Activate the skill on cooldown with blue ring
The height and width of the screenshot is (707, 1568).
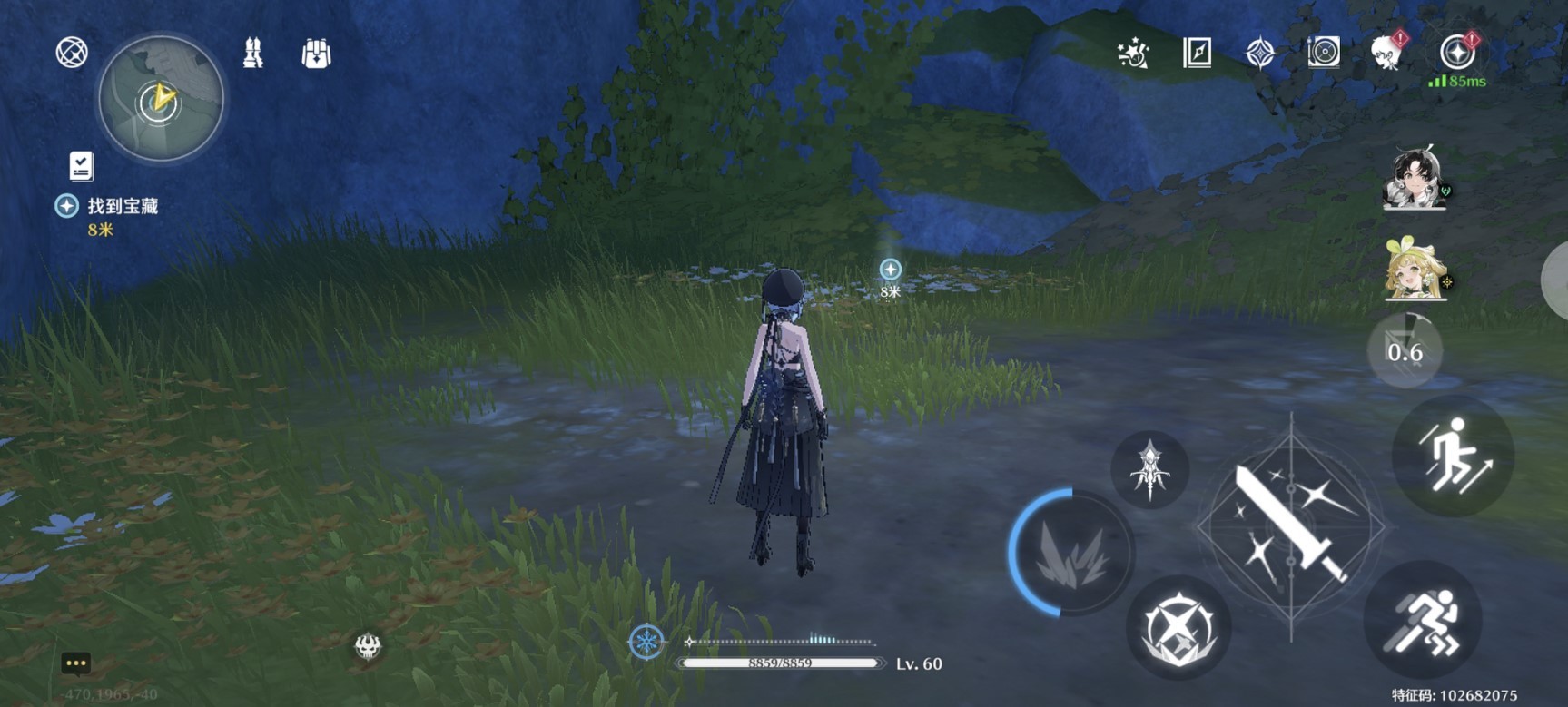coord(1072,553)
